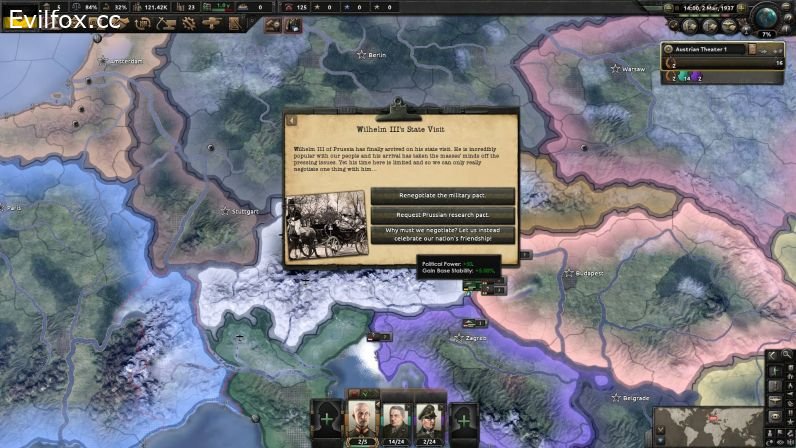Select 'Request Prussian research pact' option
Image resolution: width=796 pixels, height=448 pixels.
[443, 215]
